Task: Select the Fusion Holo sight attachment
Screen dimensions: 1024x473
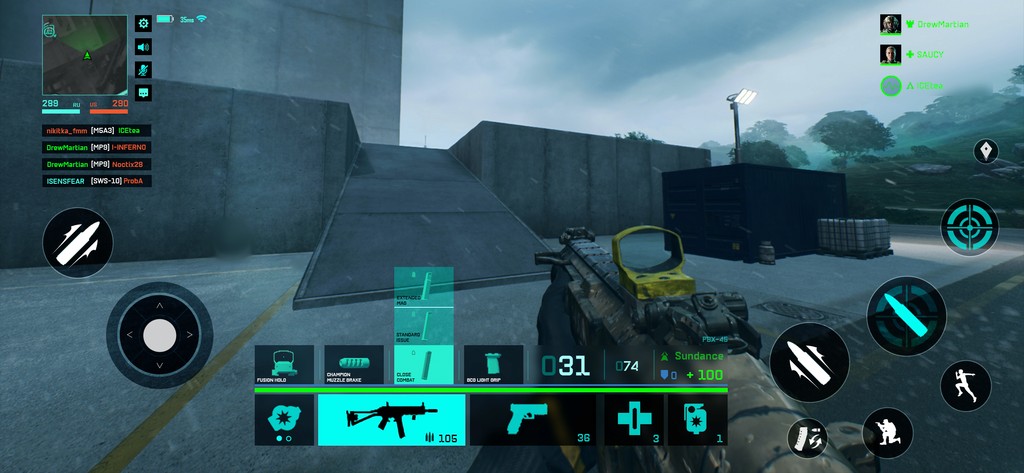Action: click(x=284, y=365)
